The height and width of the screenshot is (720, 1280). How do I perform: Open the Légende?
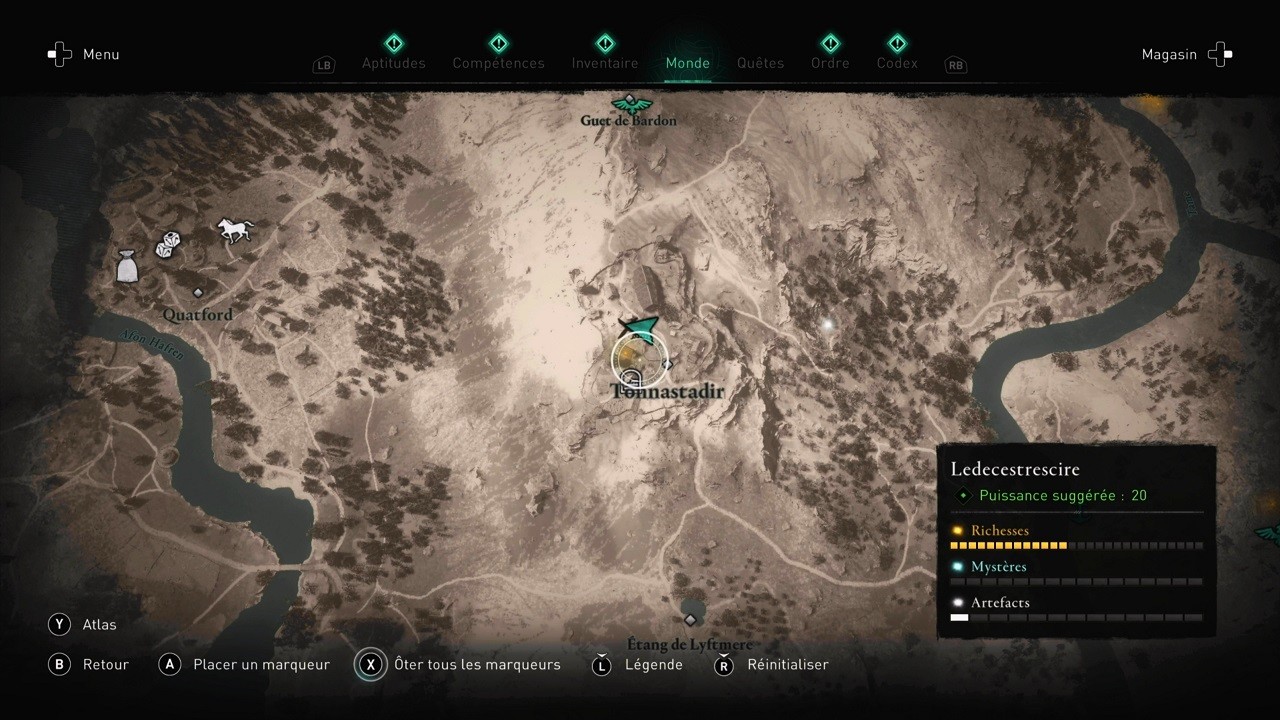(x=652, y=664)
